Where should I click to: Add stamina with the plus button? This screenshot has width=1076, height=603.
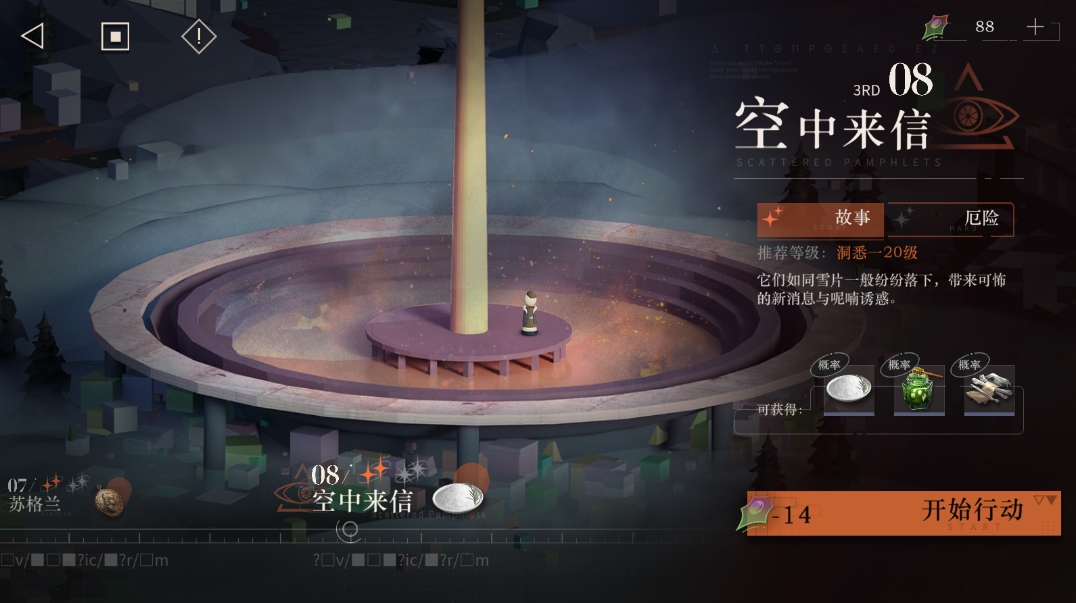1035,27
